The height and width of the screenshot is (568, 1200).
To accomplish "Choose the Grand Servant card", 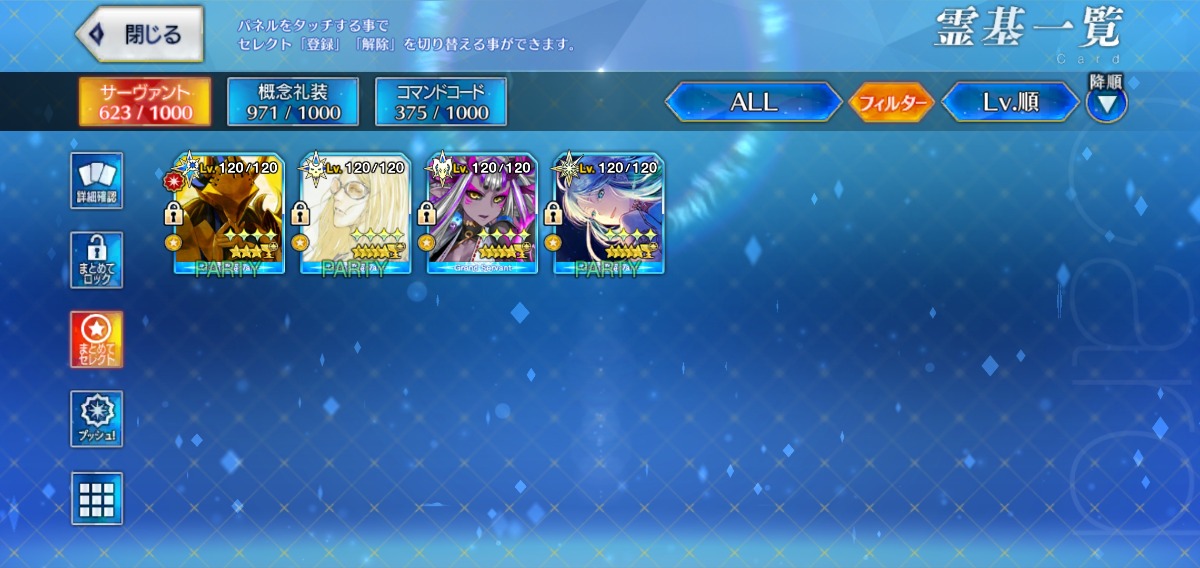I will click(482, 214).
